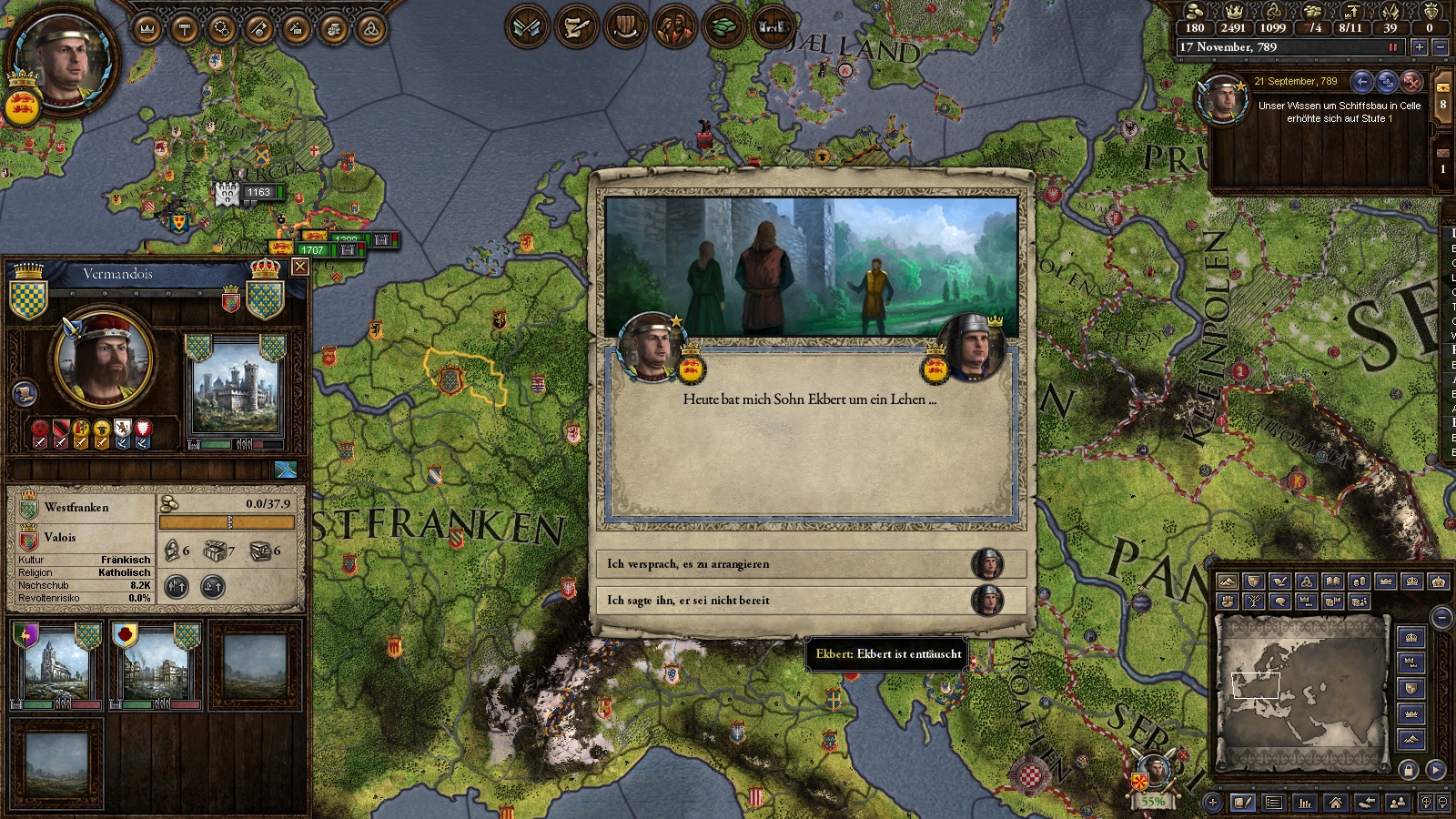
Task: Switch to terrain map mode
Action: [1228, 581]
